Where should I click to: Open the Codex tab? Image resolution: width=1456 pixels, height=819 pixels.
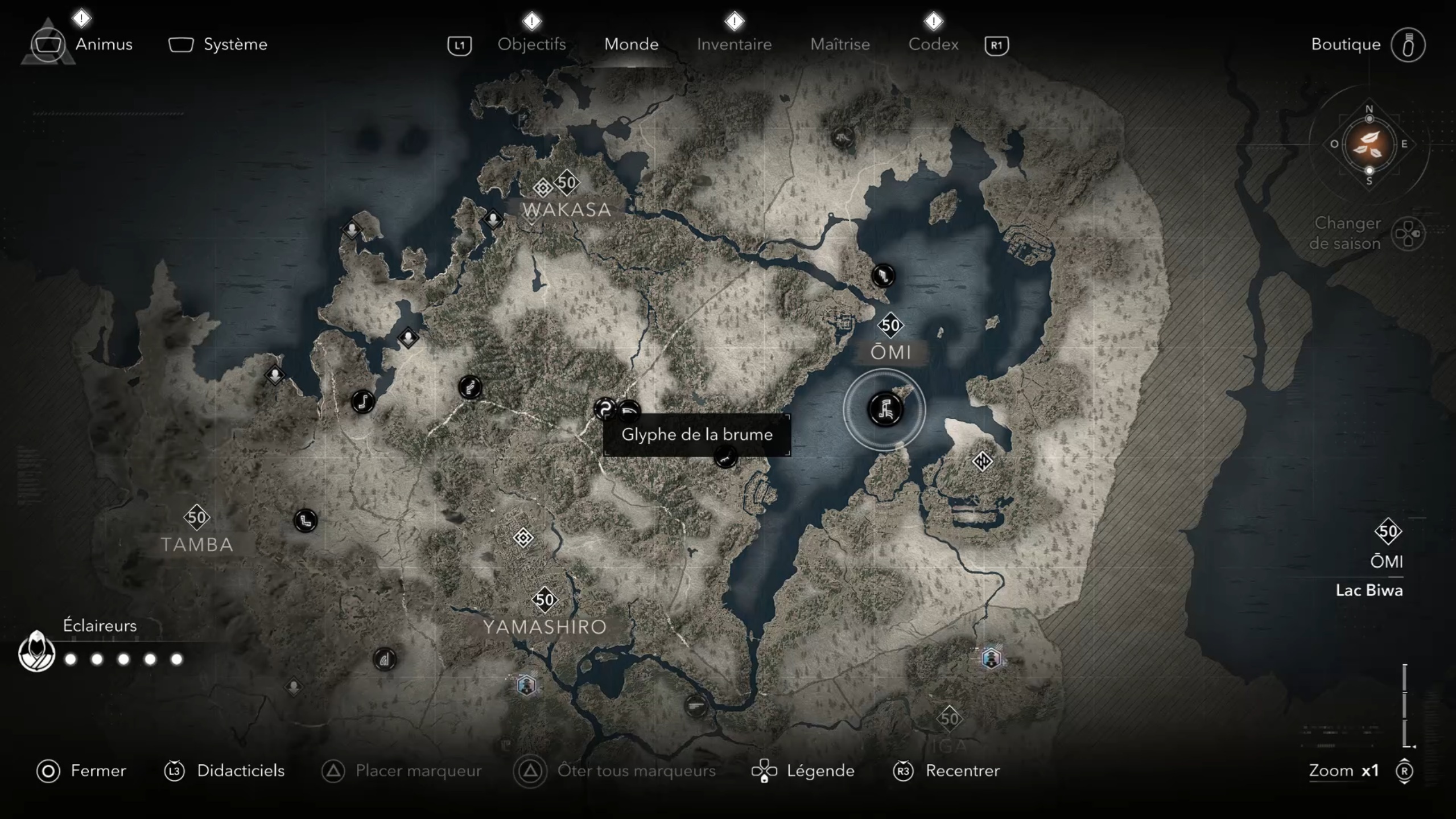(933, 44)
